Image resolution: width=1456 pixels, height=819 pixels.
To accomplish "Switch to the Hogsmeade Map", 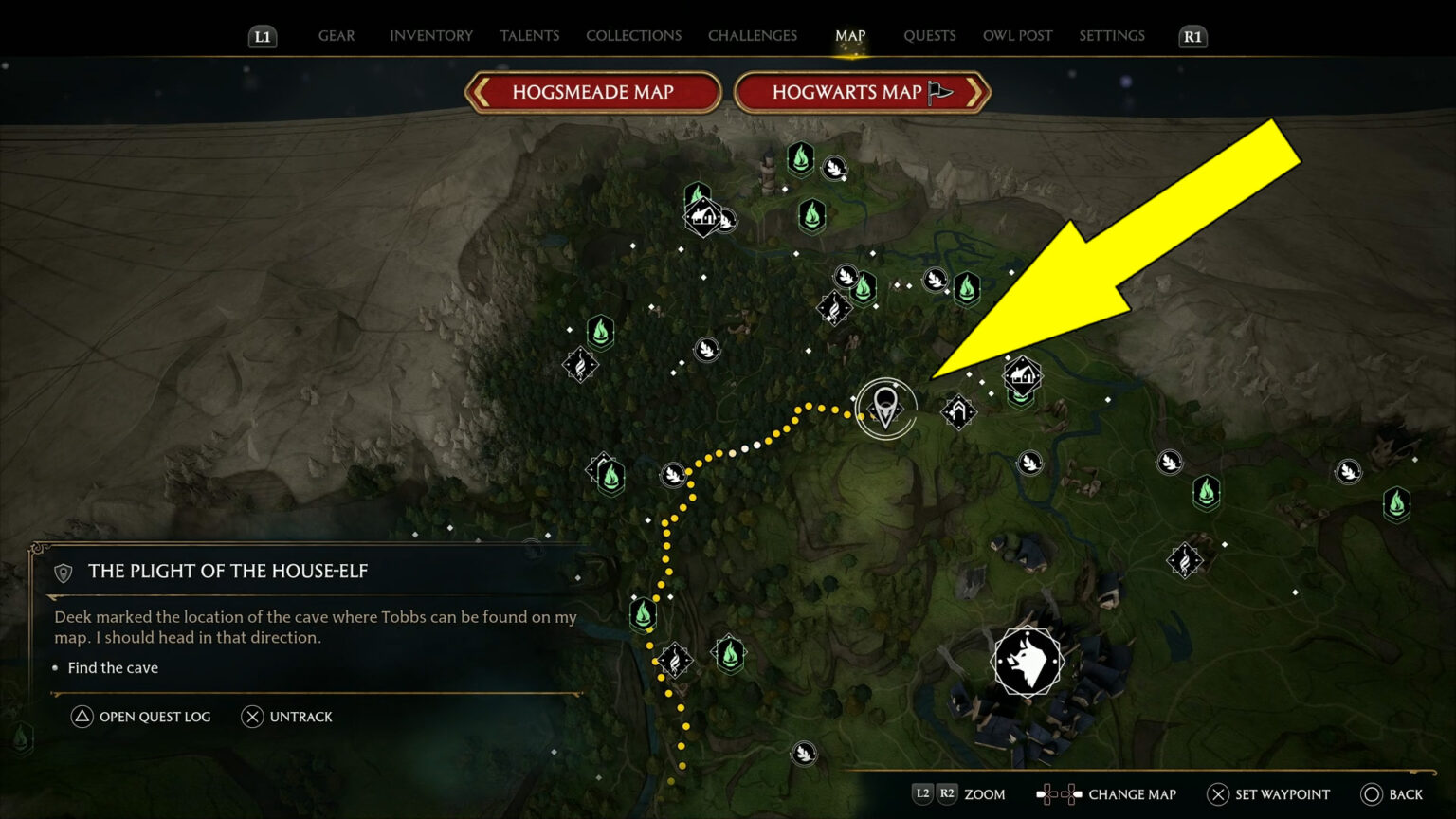I will coord(593,92).
